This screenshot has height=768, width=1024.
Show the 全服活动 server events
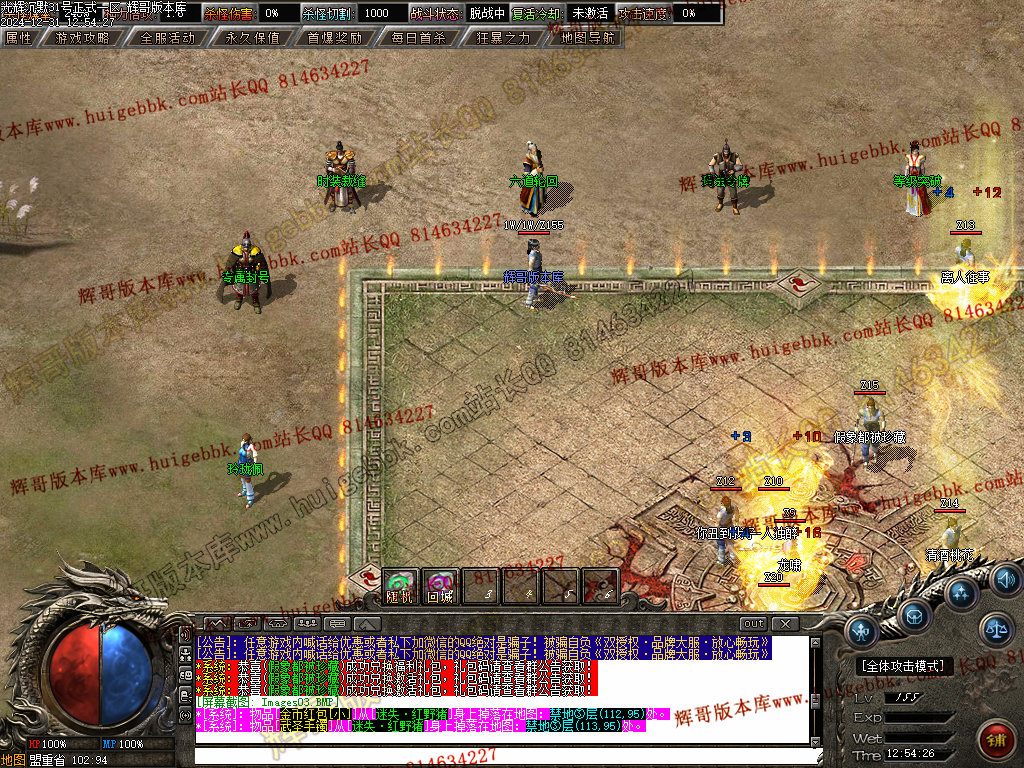pos(167,38)
